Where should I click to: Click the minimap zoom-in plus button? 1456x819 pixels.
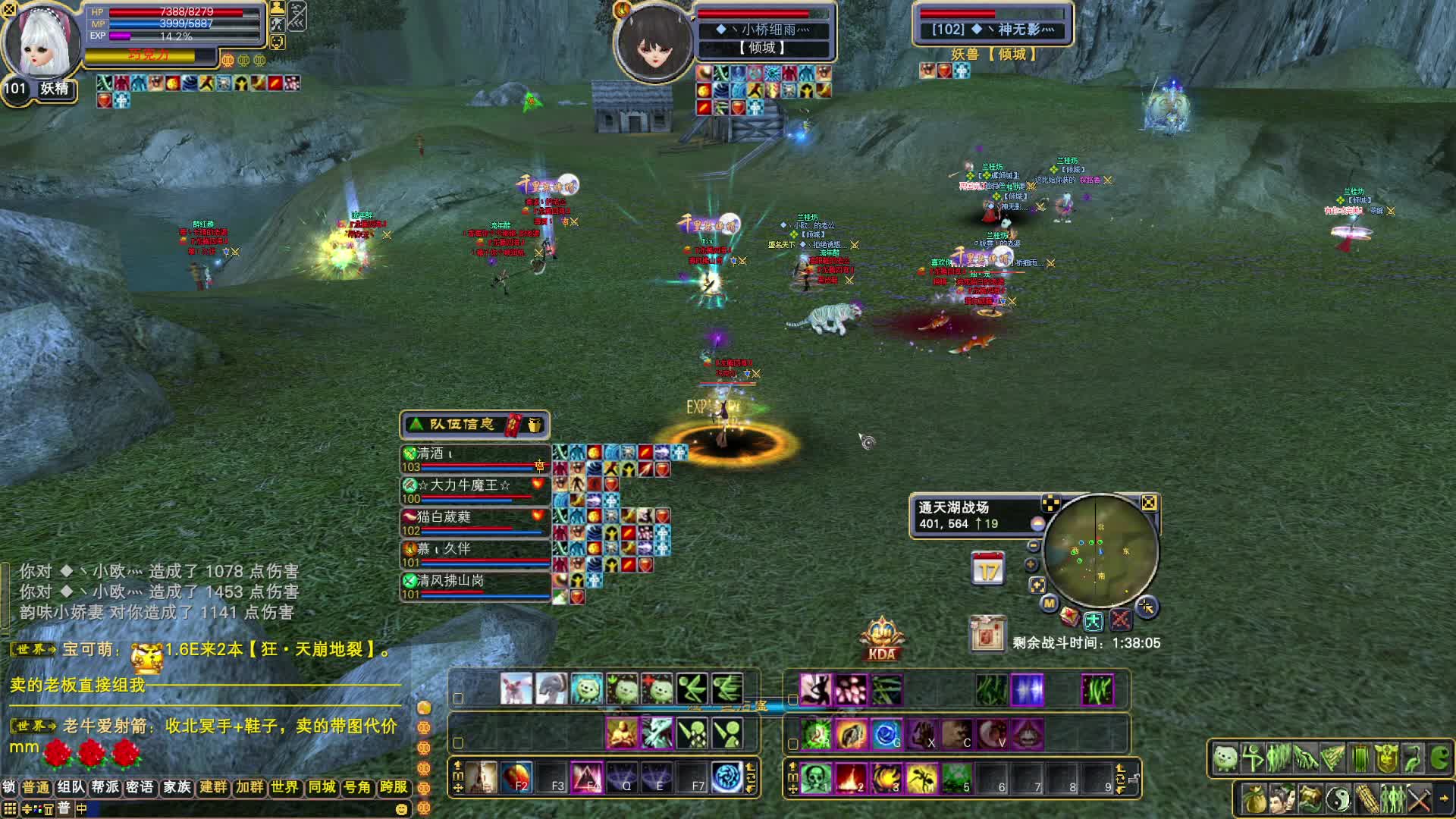pyautogui.click(x=1031, y=565)
